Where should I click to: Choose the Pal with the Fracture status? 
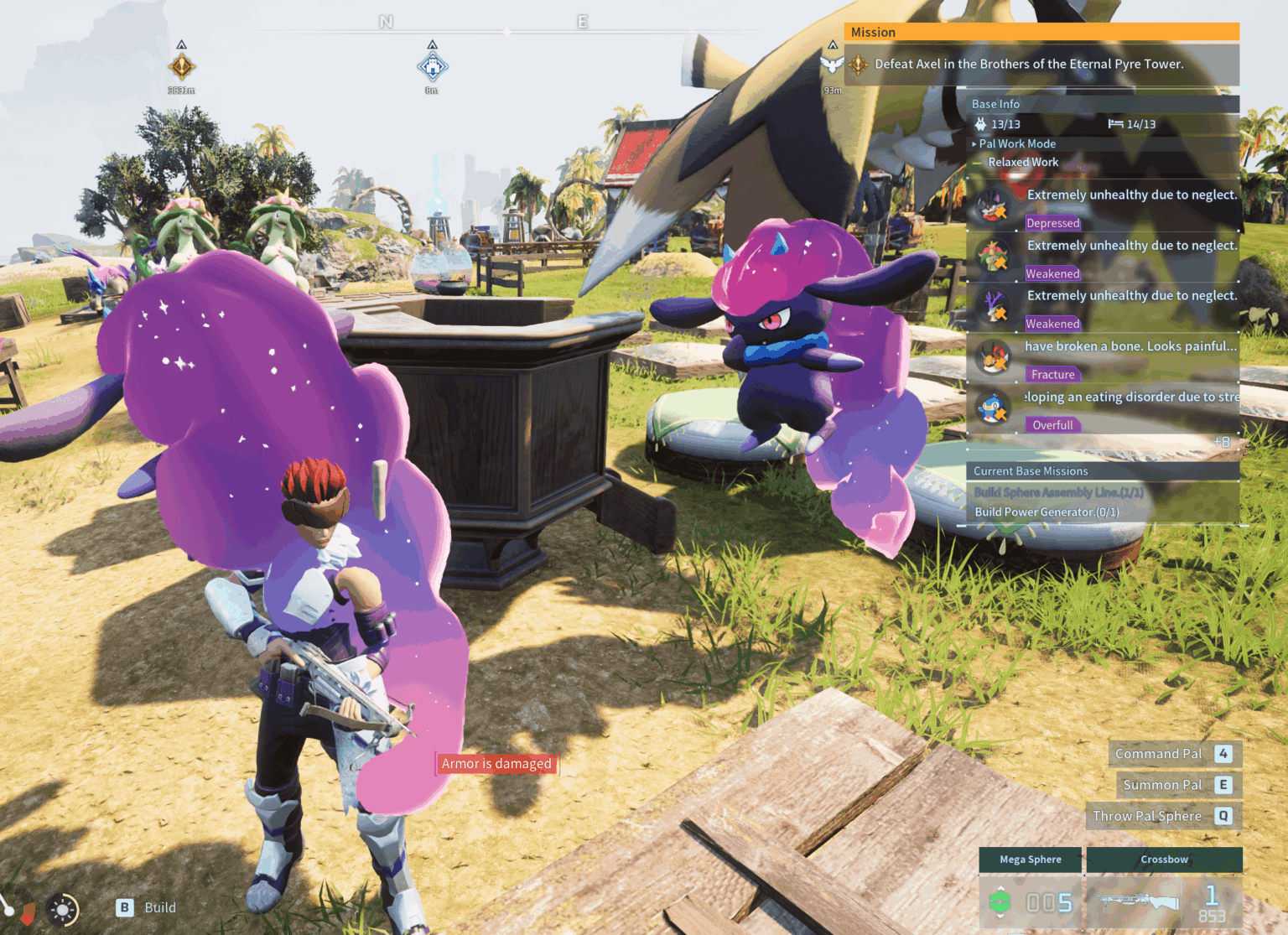[1103, 358]
